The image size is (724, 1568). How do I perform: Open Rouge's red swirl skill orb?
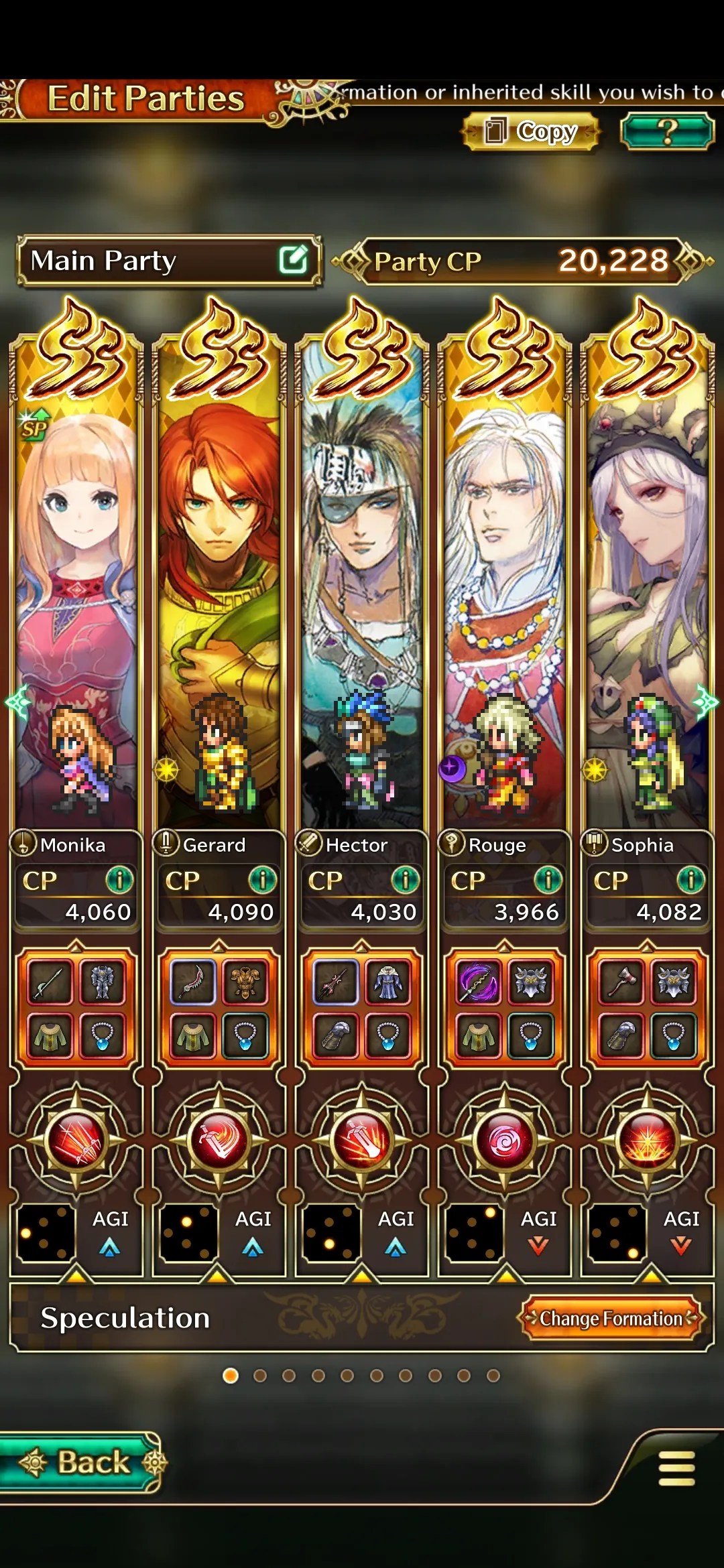504,1140
